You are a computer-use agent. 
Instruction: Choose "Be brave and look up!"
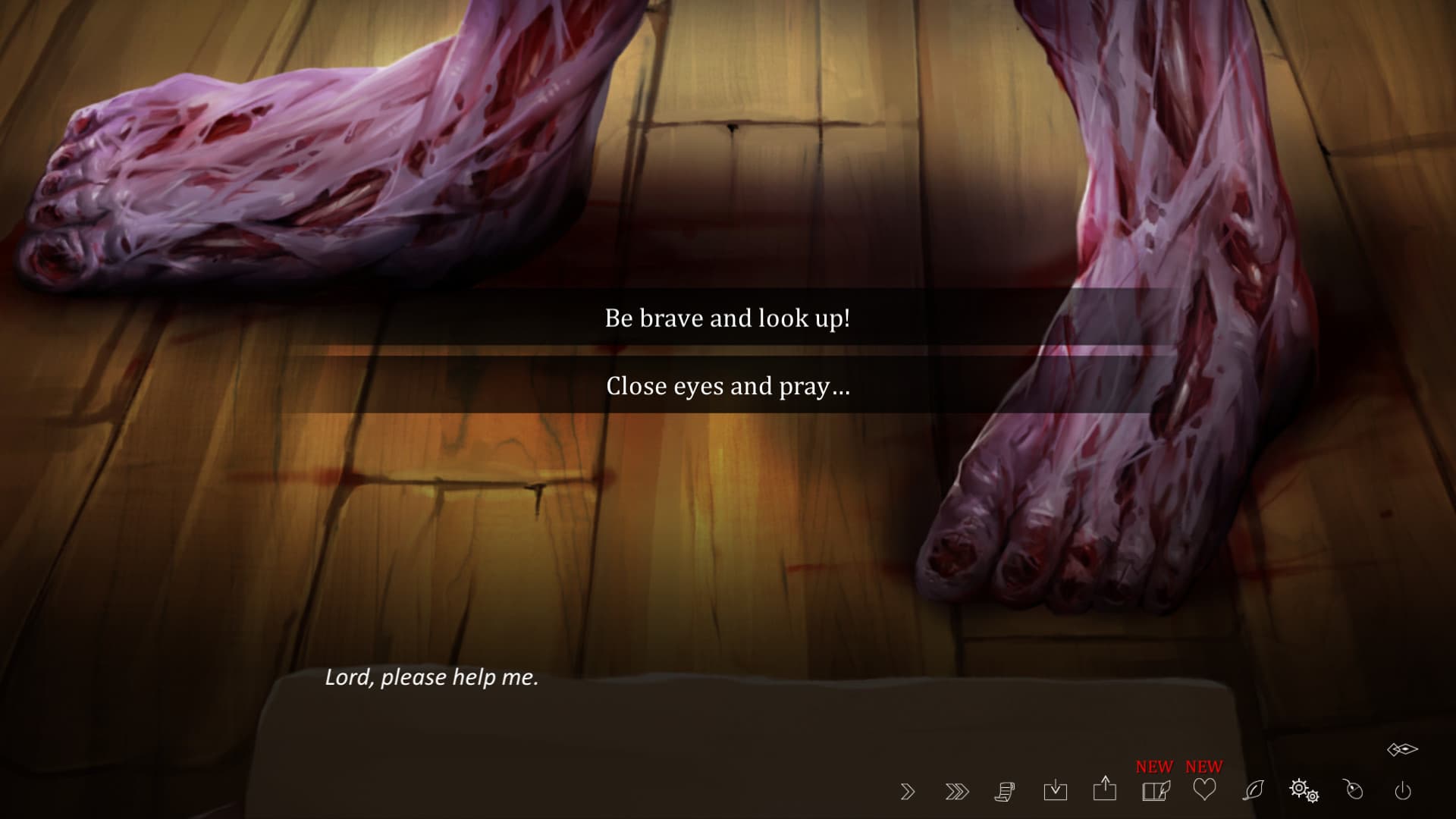click(x=726, y=318)
